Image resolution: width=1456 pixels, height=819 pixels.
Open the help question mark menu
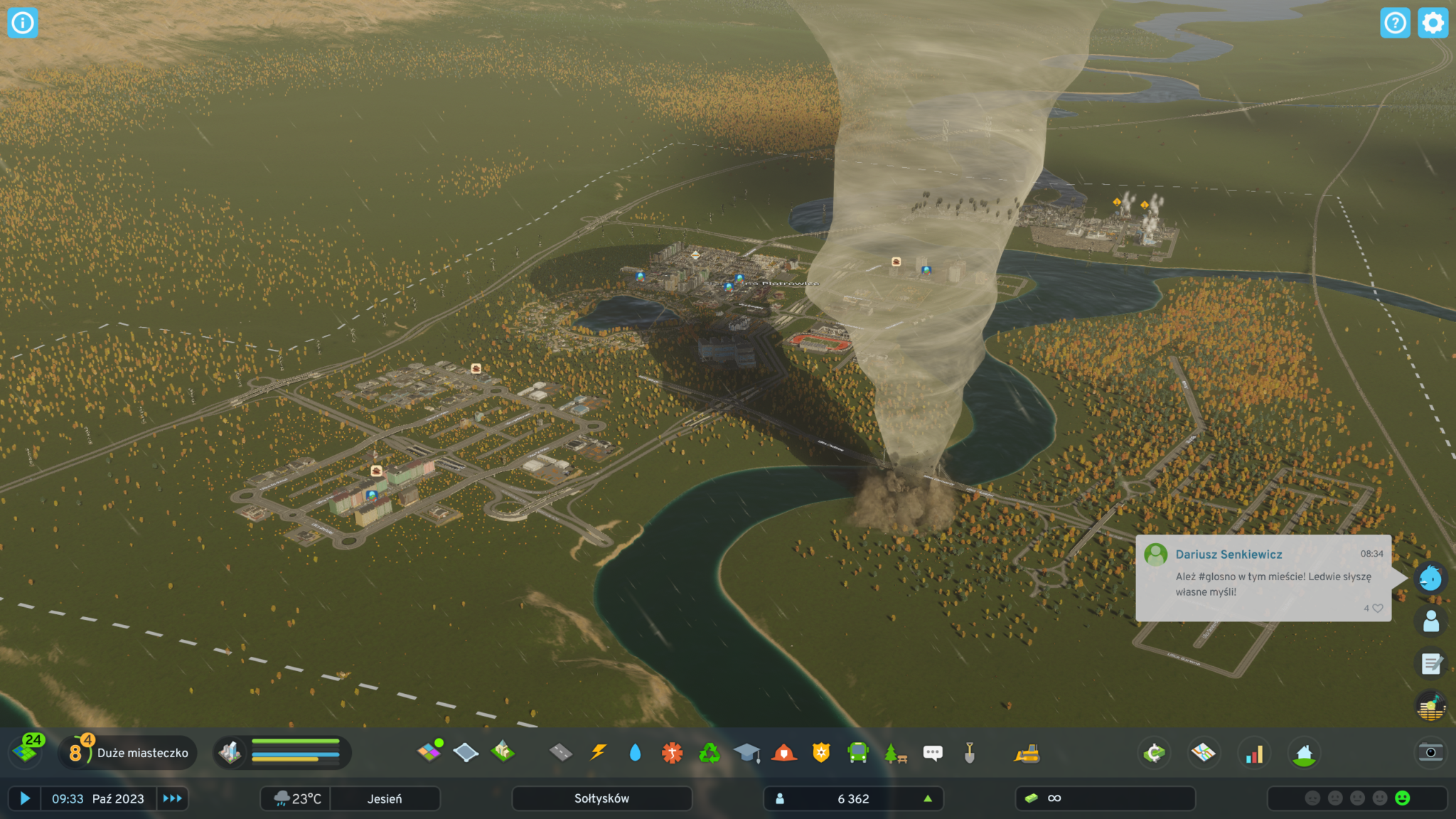point(1395,23)
